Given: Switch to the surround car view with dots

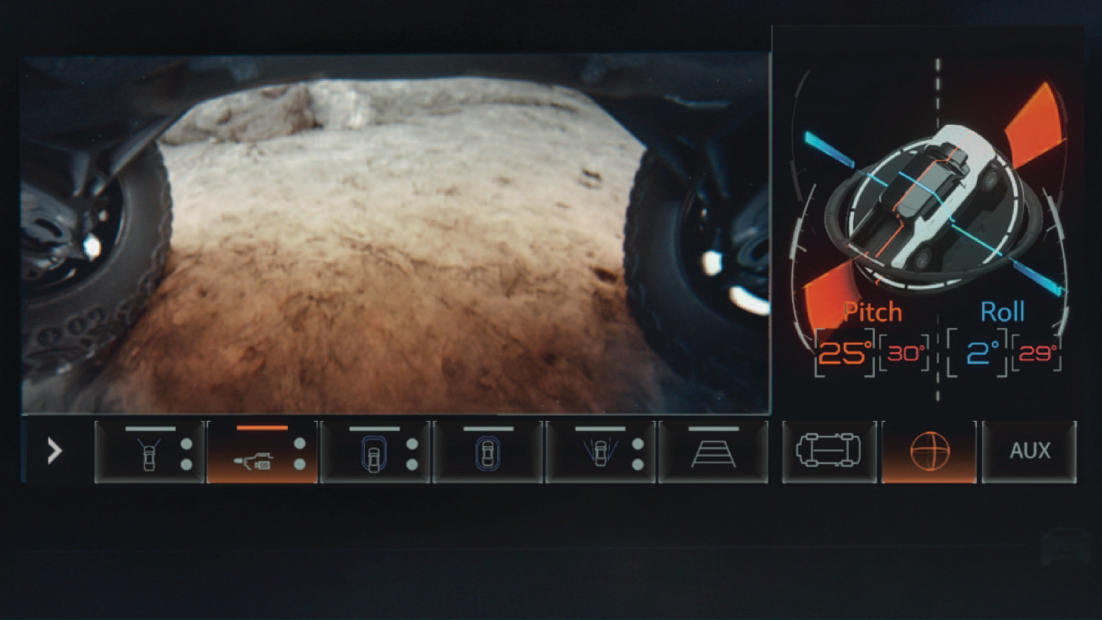Looking at the screenshot, I should click(375, 452).
